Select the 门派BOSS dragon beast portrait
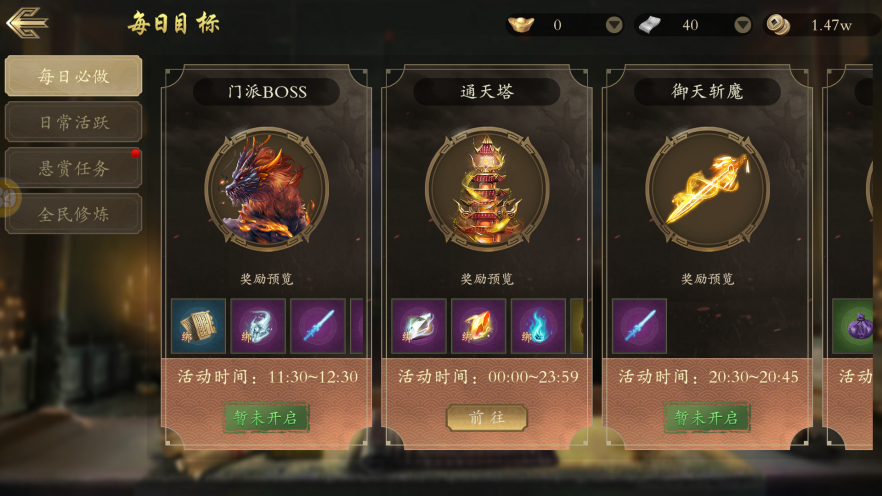 pos(266,189)
